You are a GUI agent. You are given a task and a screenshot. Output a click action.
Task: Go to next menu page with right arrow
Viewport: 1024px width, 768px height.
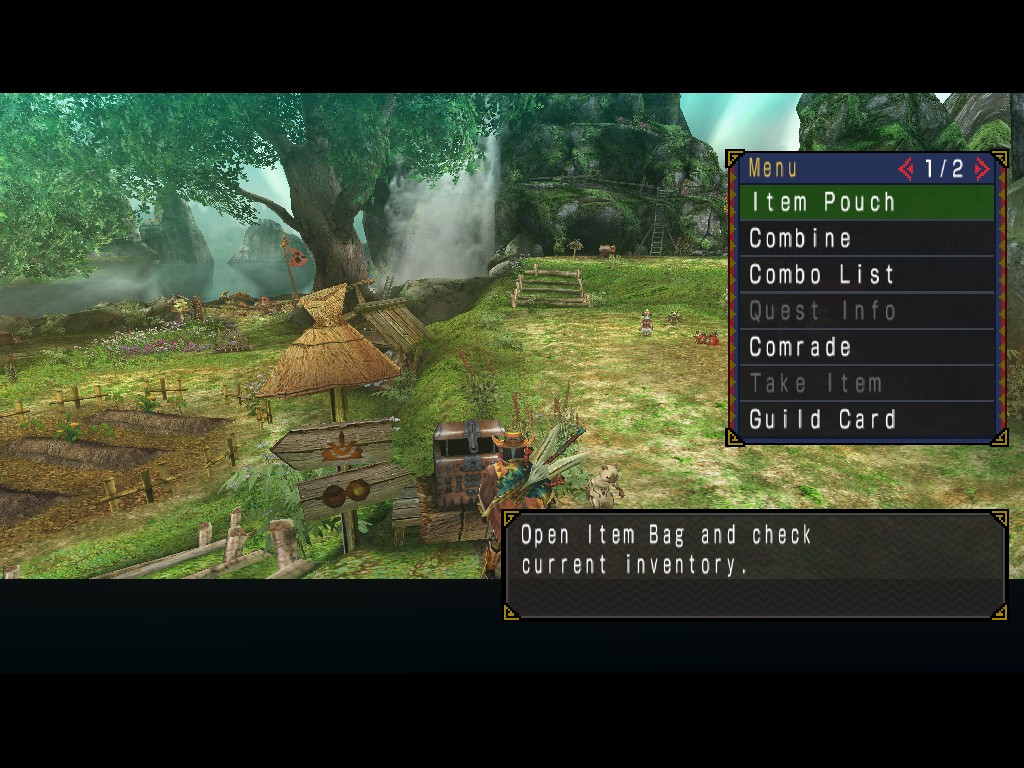982,169
